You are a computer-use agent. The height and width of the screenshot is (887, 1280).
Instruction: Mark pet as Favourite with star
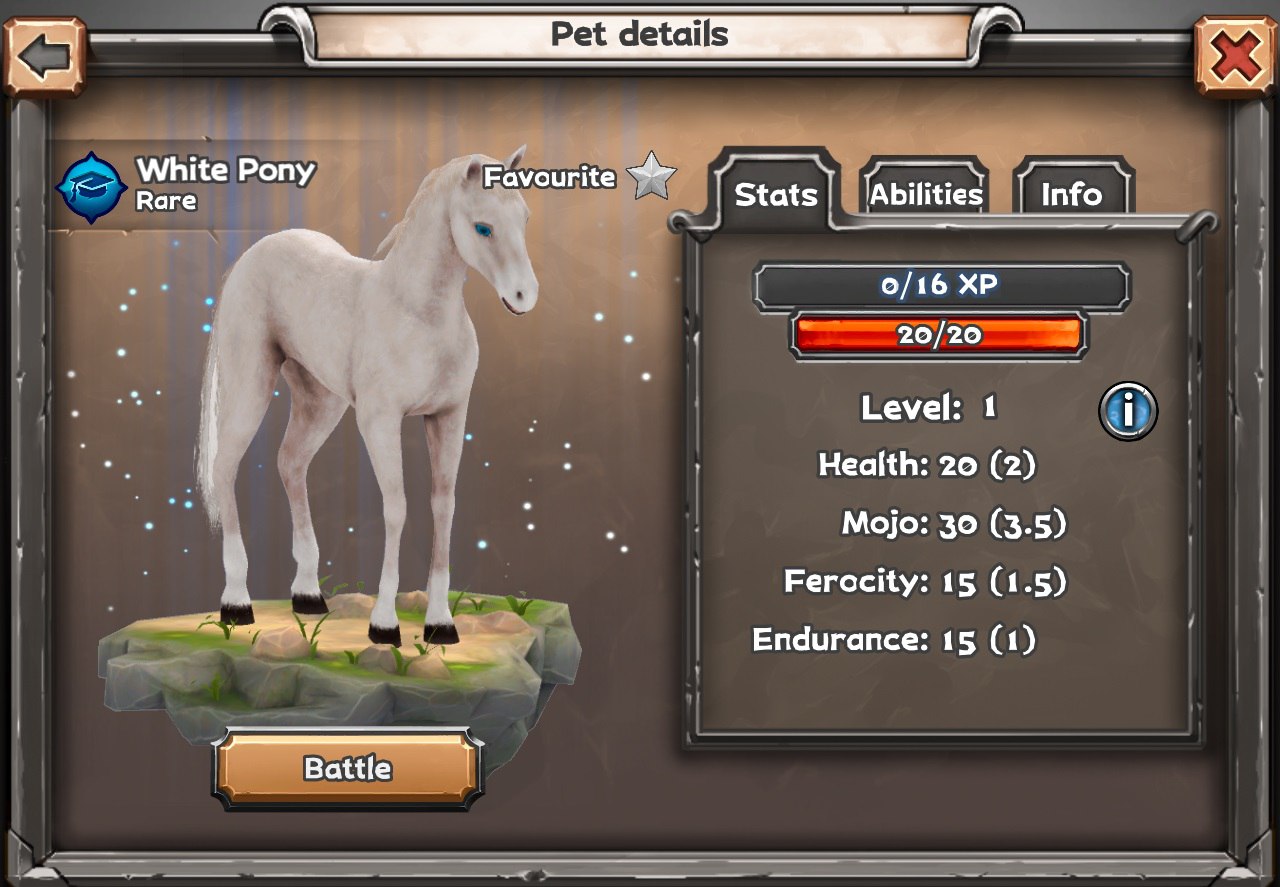coord(651,176)
